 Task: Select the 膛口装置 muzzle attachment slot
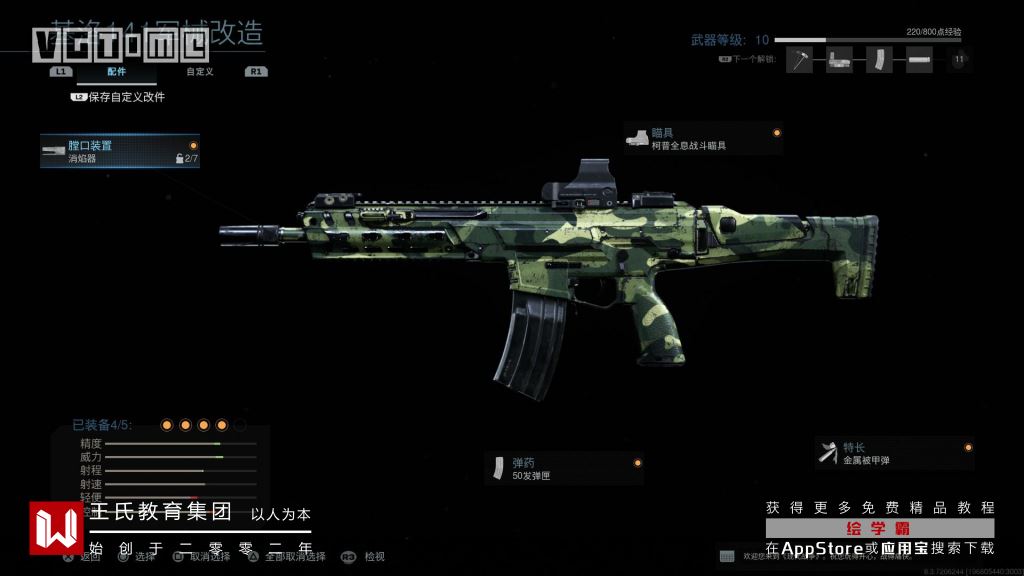pyautogui.click(x=120, y=151)
